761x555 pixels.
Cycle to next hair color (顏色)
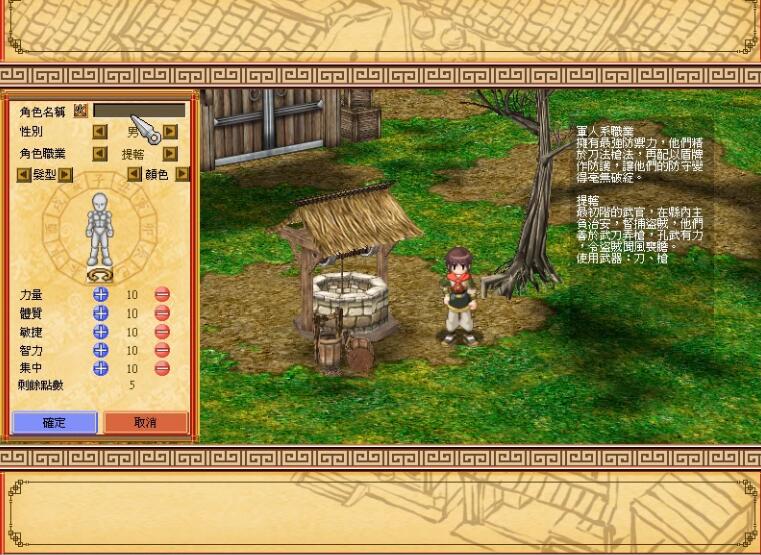[x=182, y=174]
